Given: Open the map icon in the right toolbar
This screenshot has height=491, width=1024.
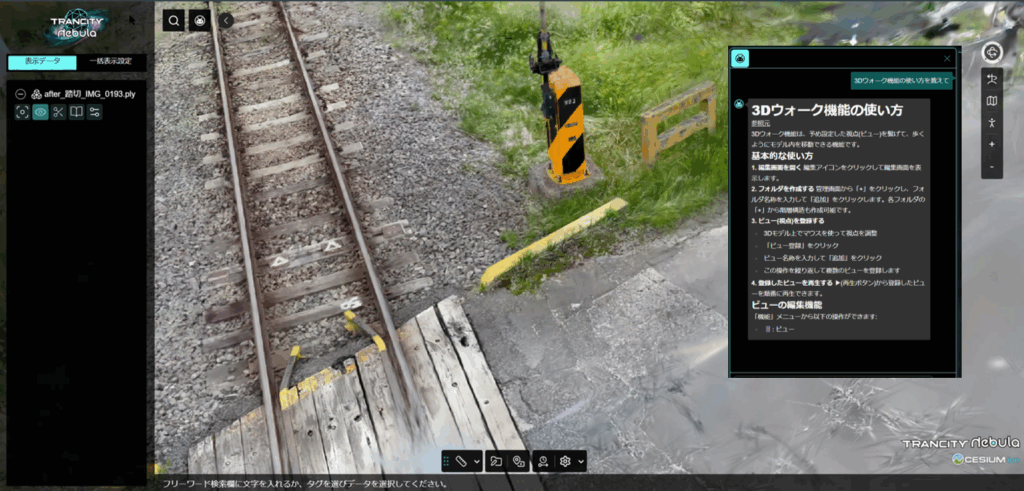Looking at the screenshot, I should click(992, 101).
